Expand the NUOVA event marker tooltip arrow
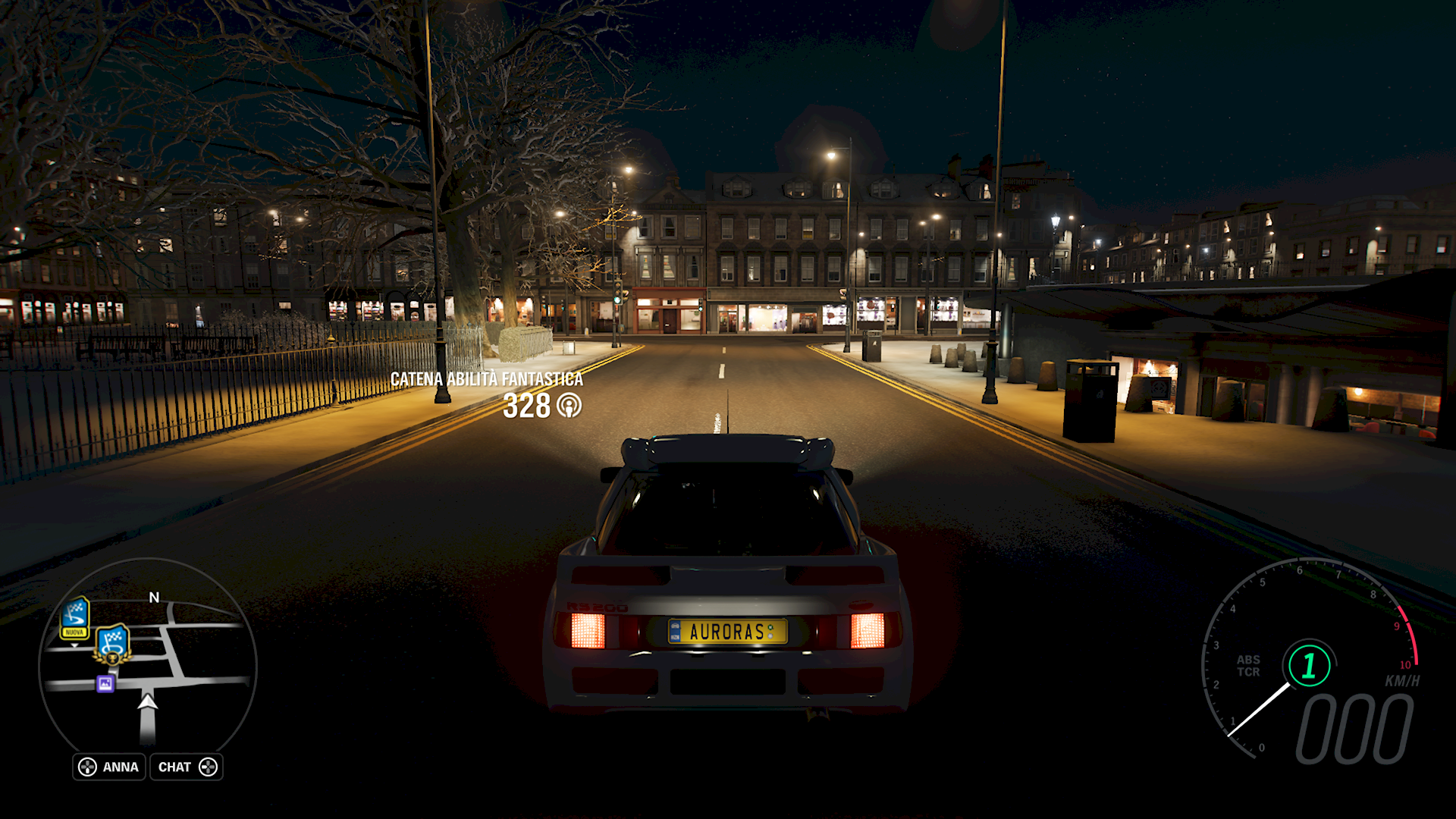 click(74, 646)
